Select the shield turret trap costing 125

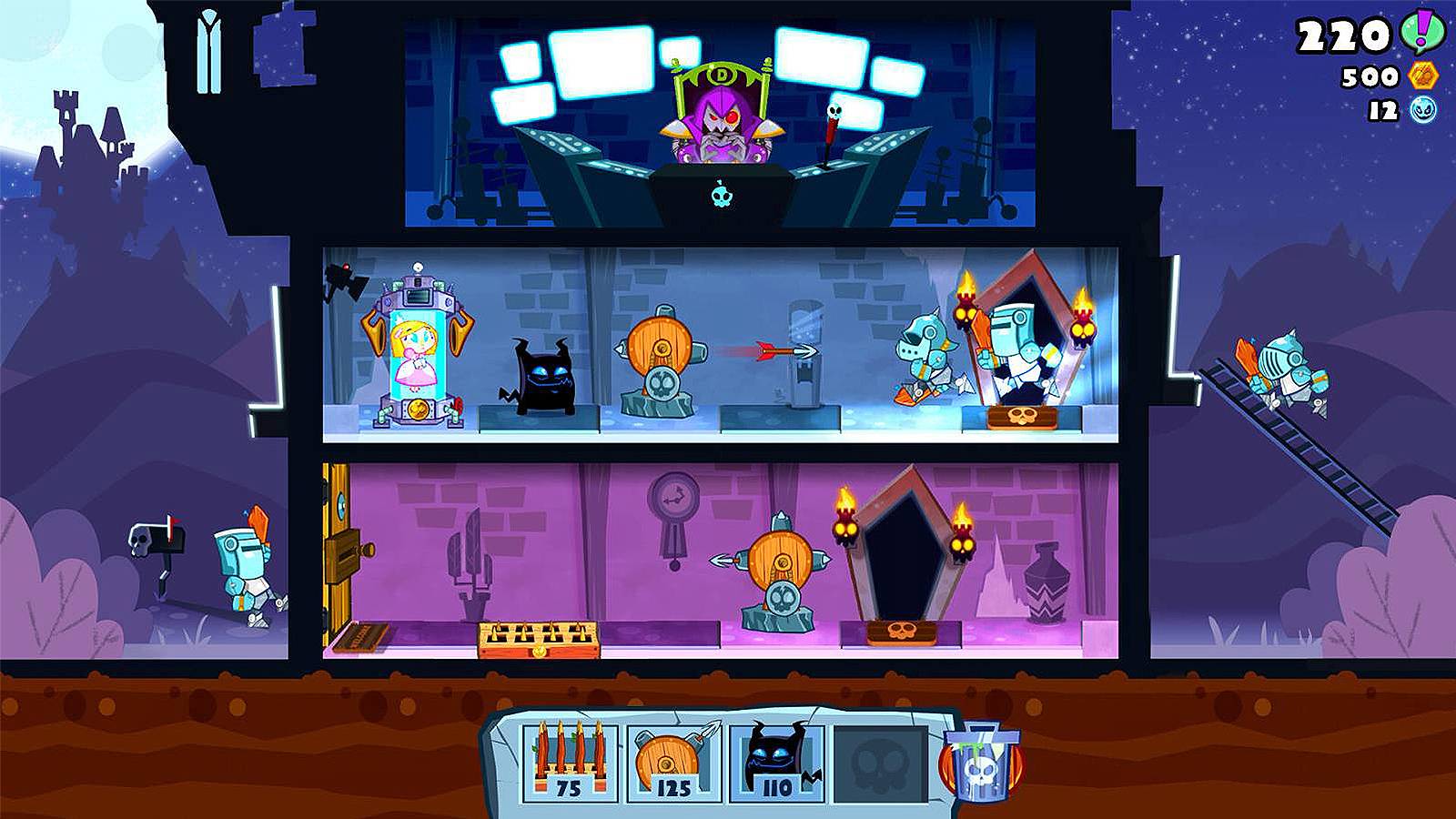click(673, 757)
